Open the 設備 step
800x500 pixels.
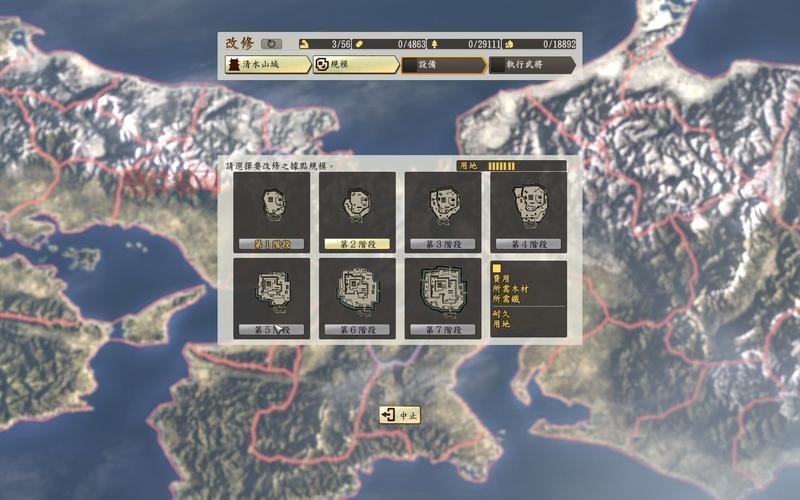pos(442,65)
